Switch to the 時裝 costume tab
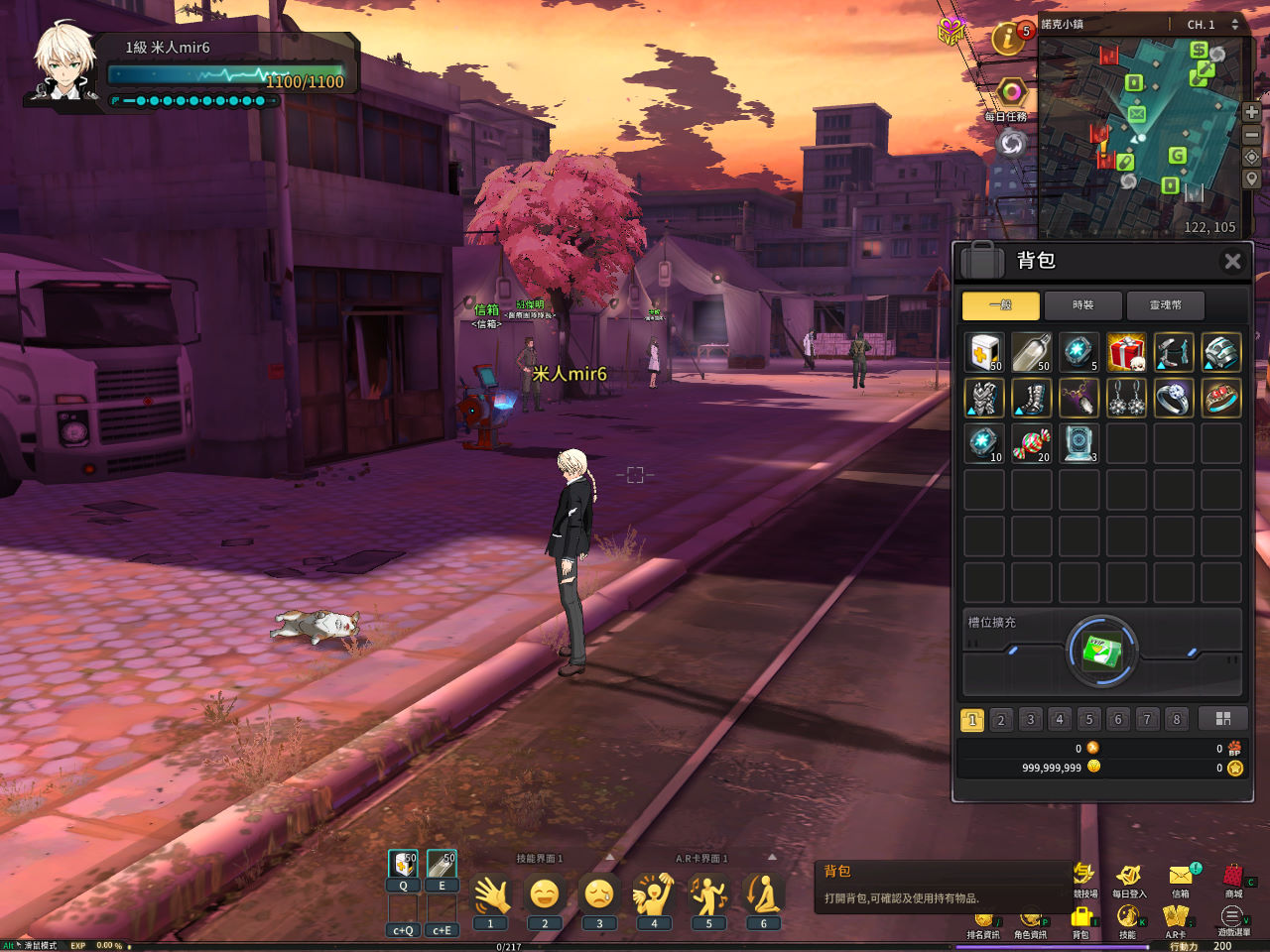1270x952 pixels. (1082, 305)
